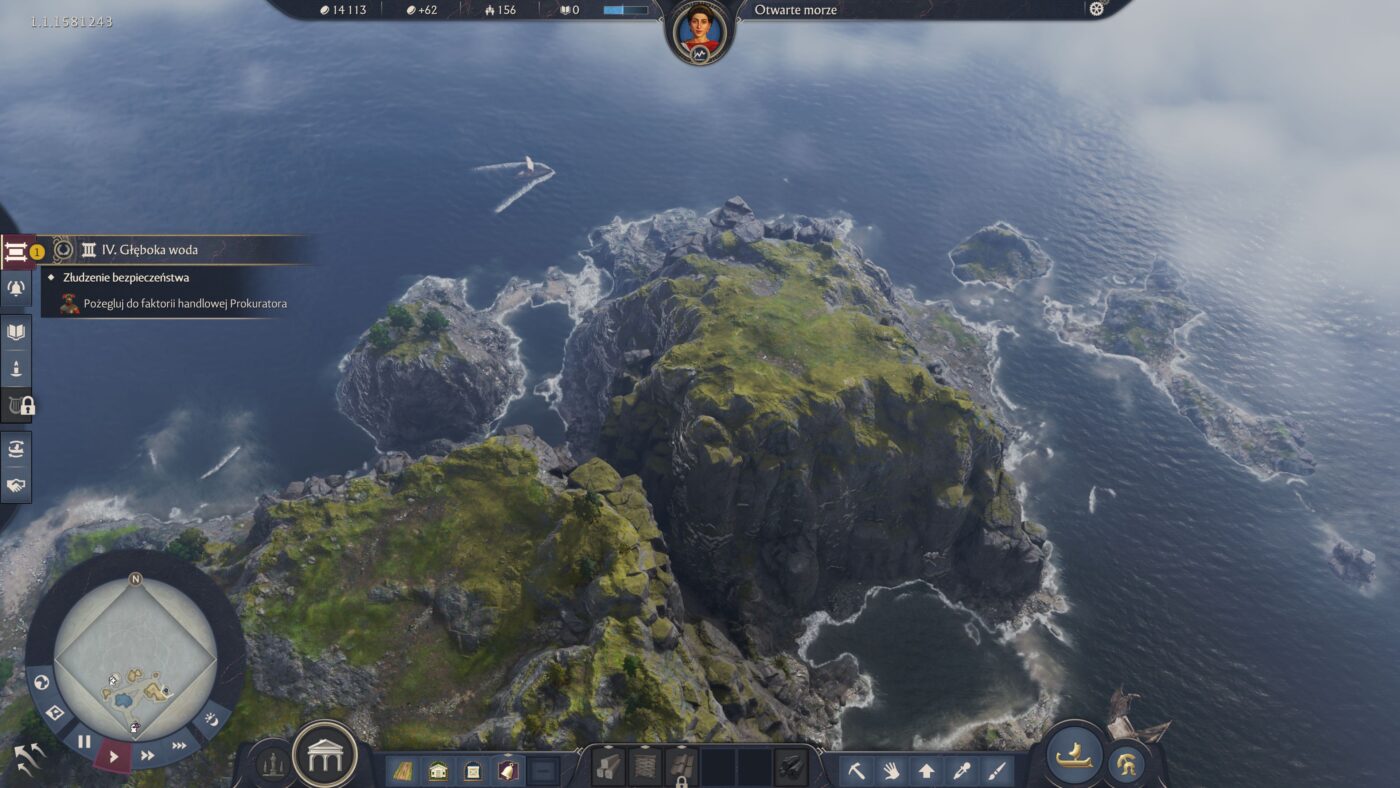Image resolution: width=1400 pixels, height=788 pixels.
Task: Open the notifications bell icon
Action: click(x=14, y=289)
